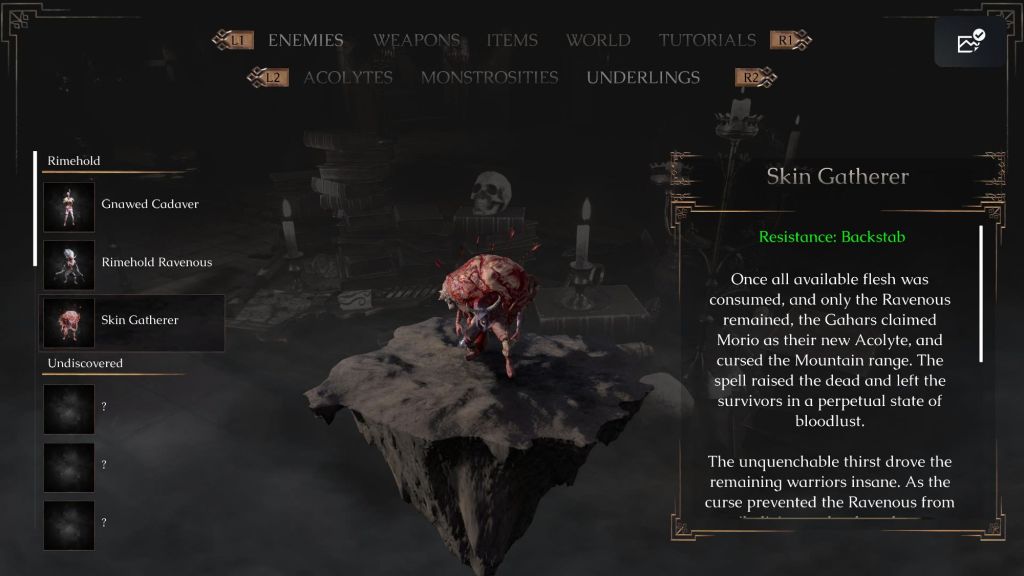
Task: Choose the Enemies tab
Action: click(x=305, y=41)
